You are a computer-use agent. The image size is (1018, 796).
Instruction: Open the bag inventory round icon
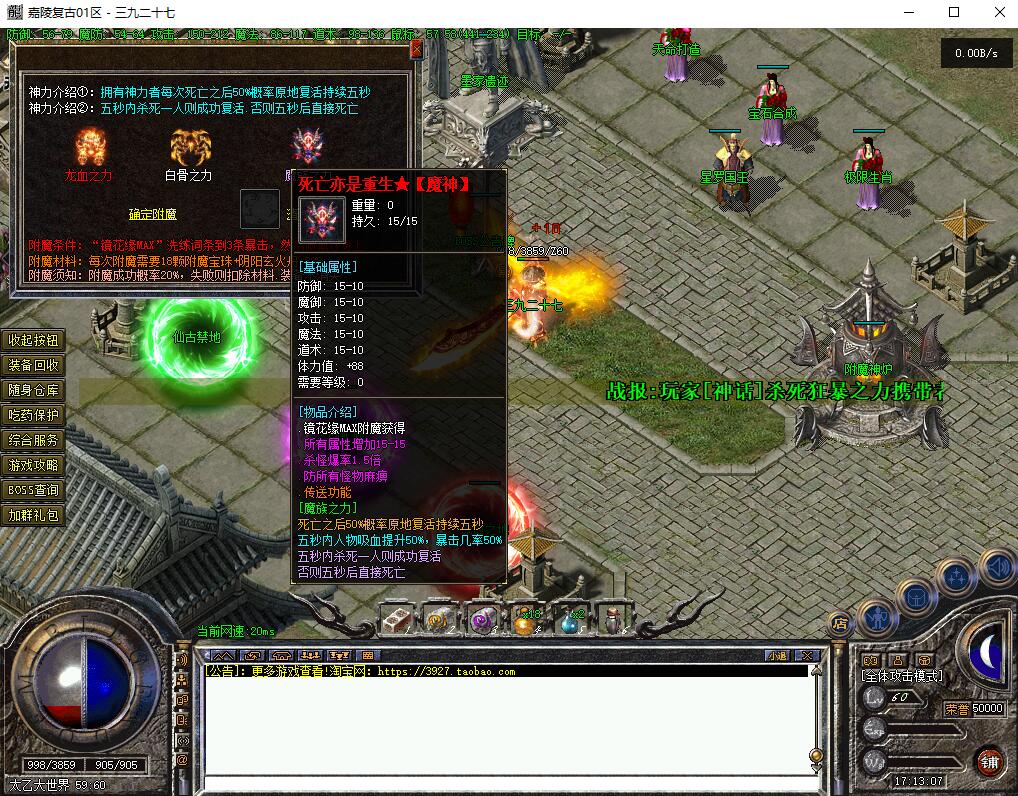tap(915, 597)
